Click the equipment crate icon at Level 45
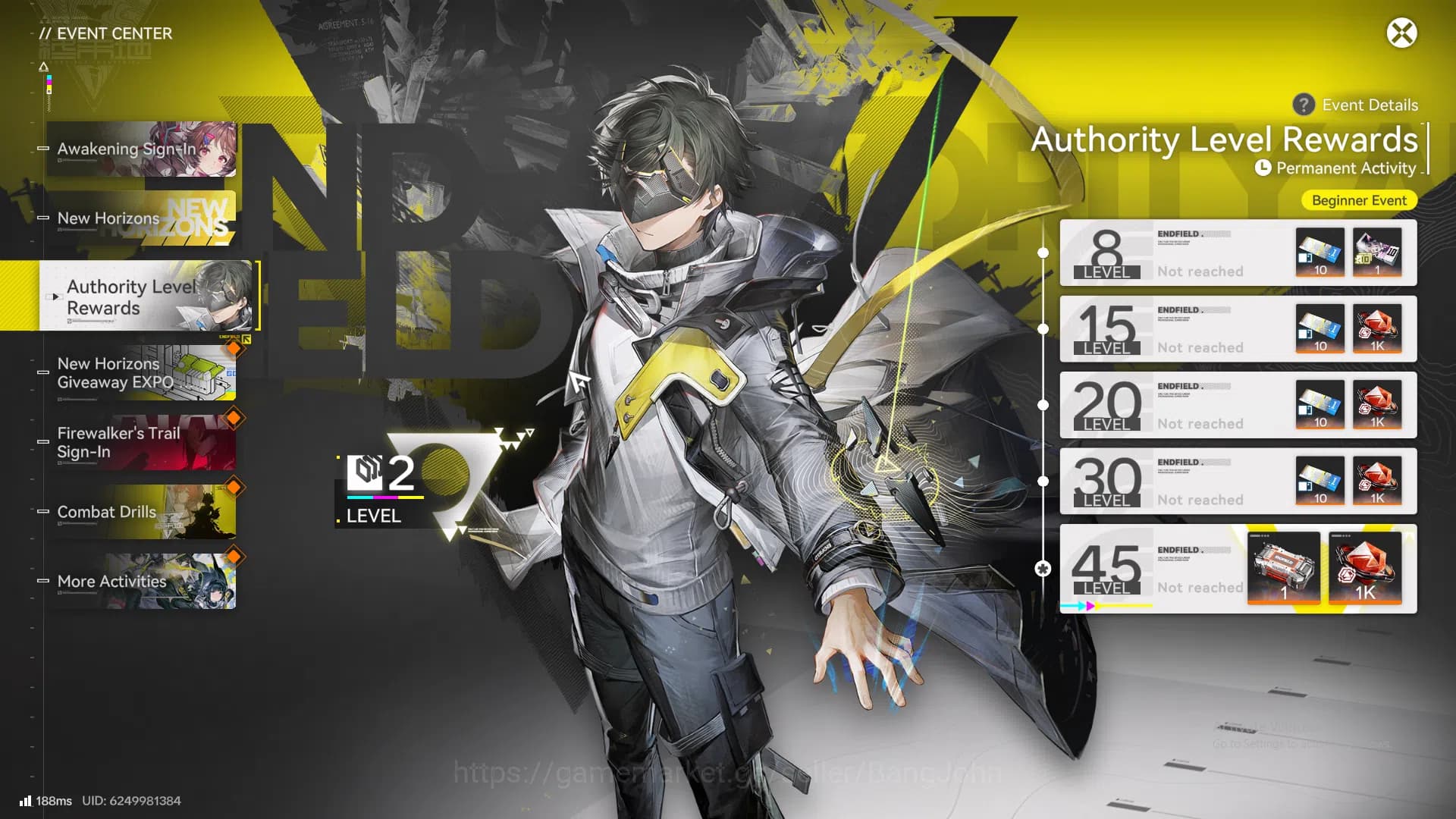 (1284, 570)
